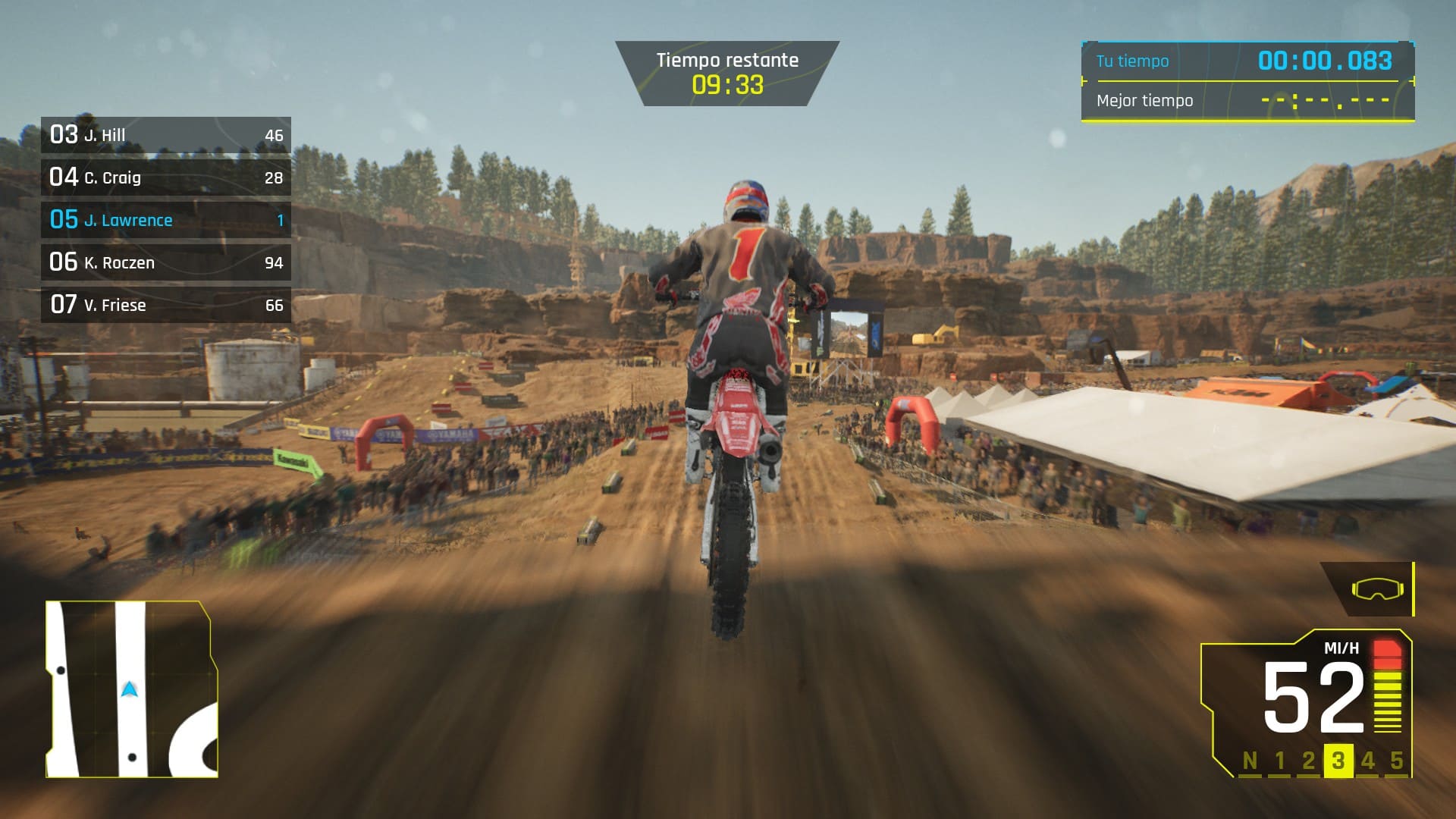This screenshot has height=819, width=1456.
Task: Select J. Hill's row in the standings
Action: [165, 136]
